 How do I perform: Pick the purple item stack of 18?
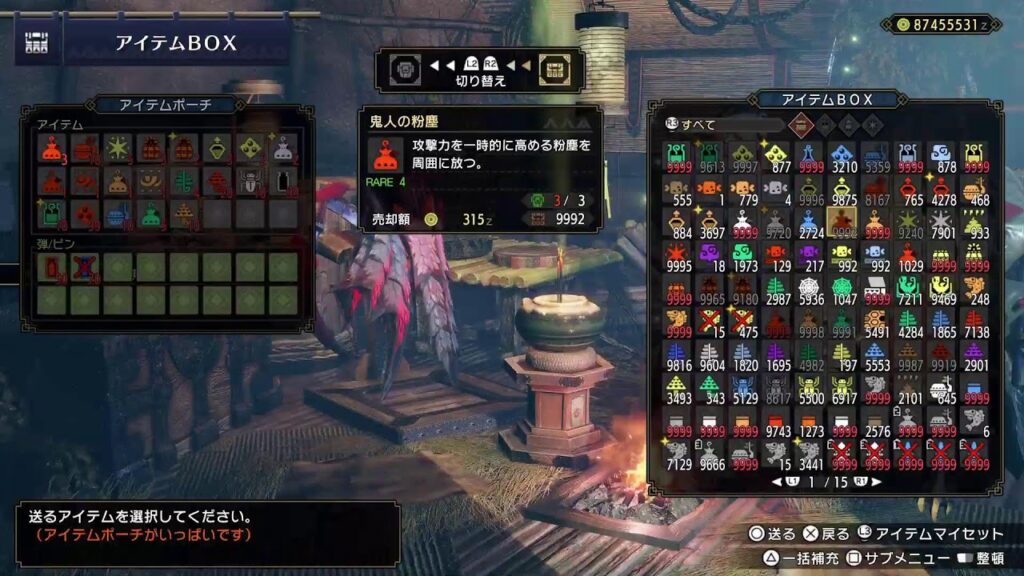(x=708, y=258)
